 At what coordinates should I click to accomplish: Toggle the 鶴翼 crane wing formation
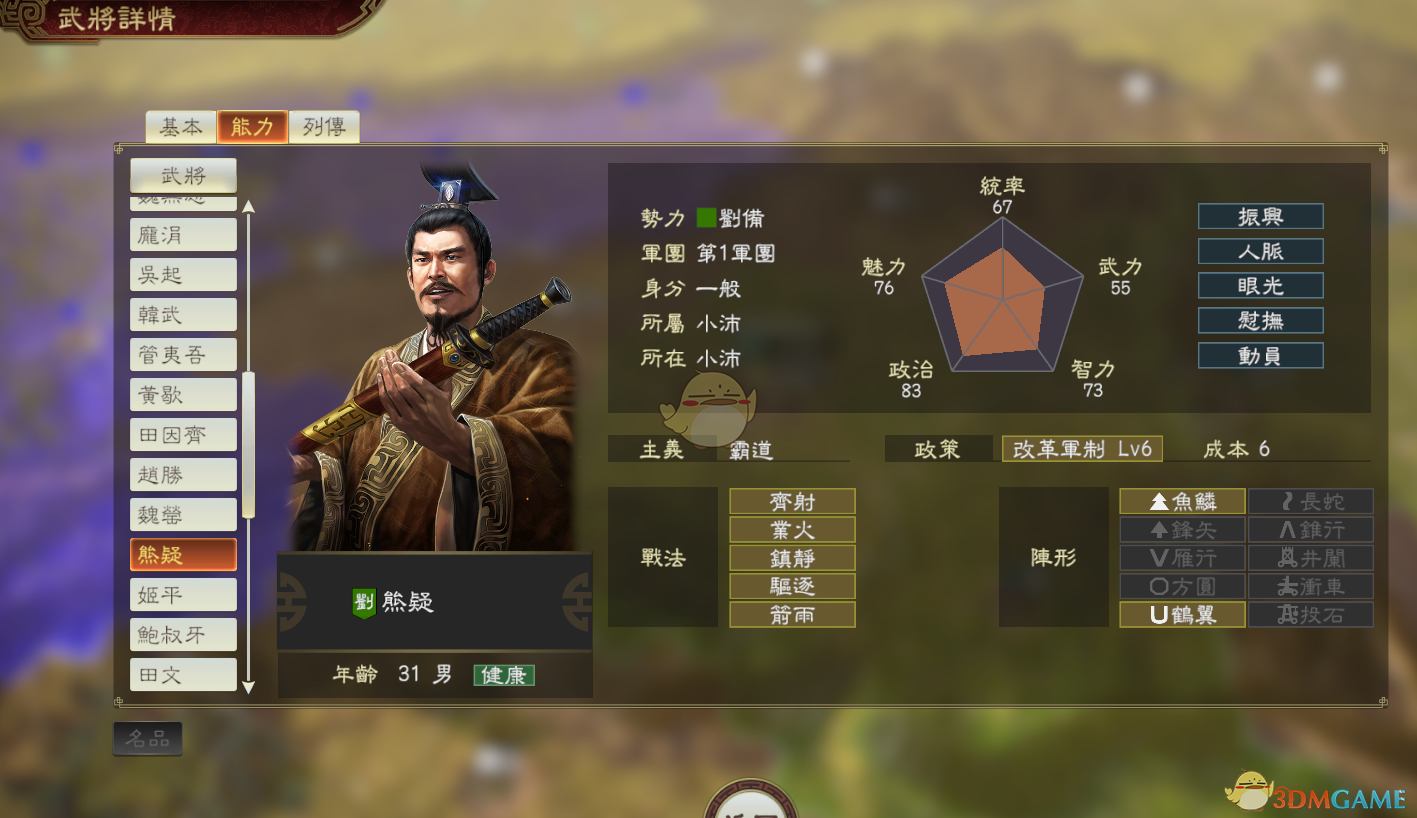[x=1183, y=614]
